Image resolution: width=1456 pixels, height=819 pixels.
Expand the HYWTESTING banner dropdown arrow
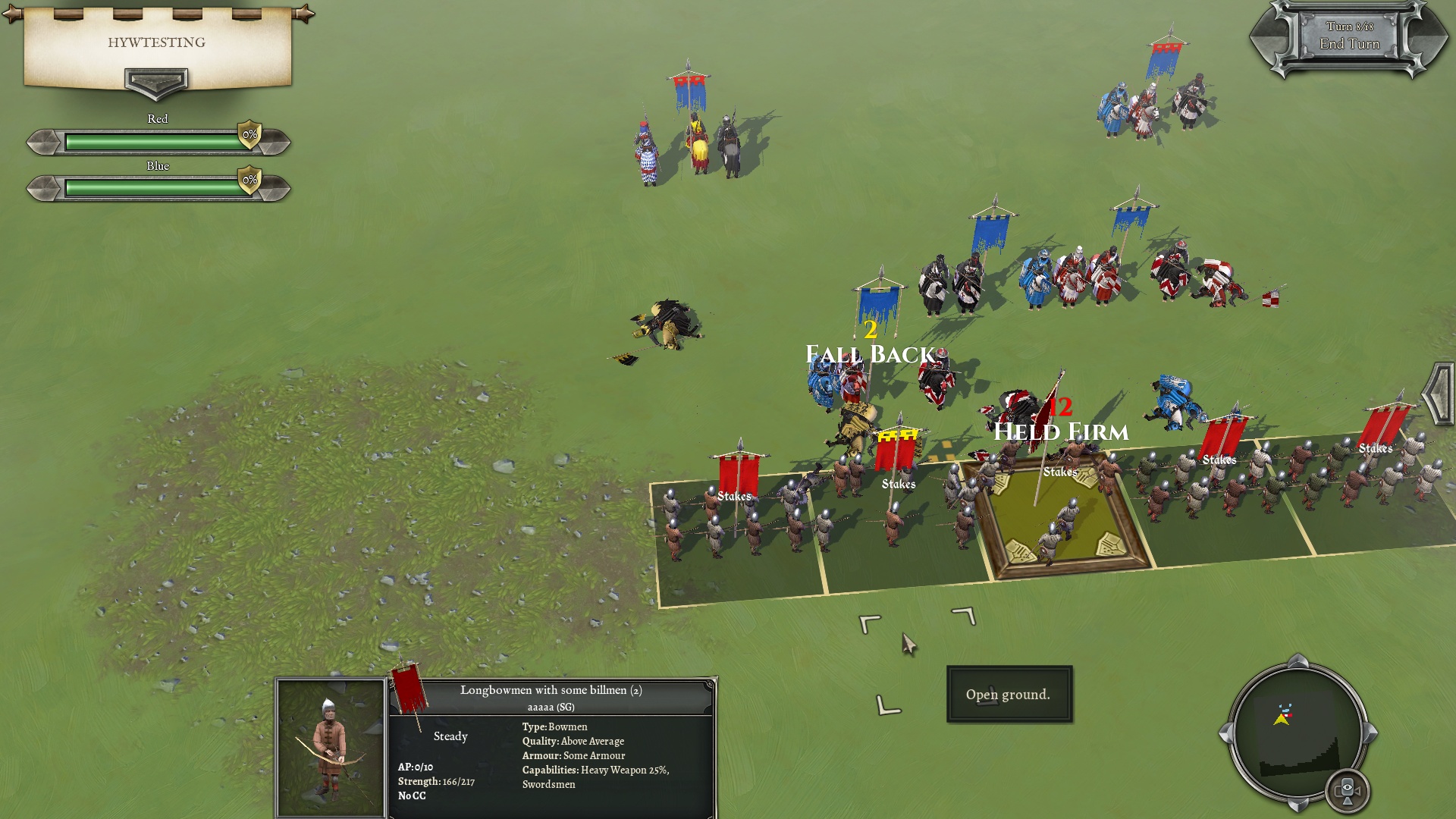click(155, 82)
